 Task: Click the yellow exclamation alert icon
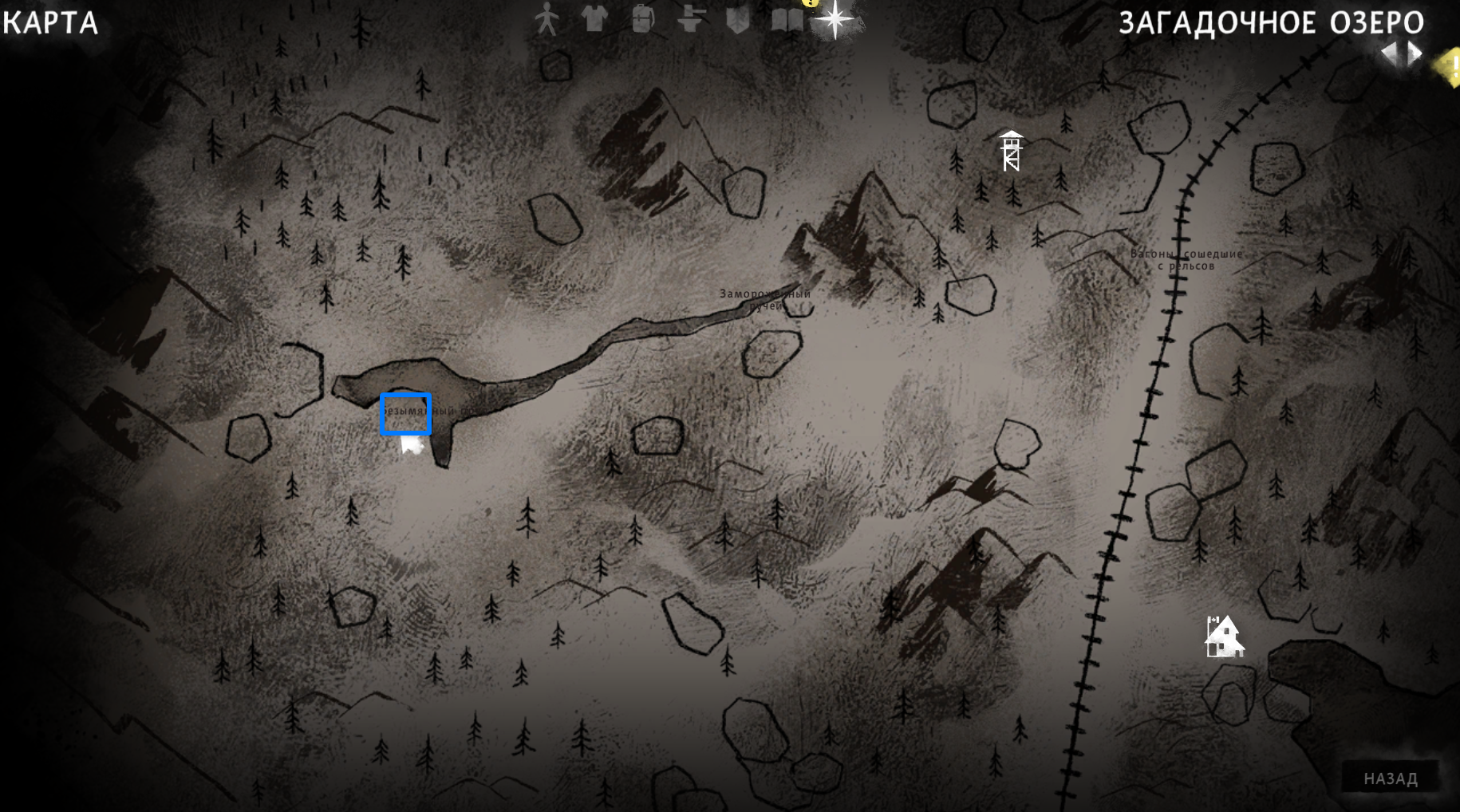(x=1450, y=65)
